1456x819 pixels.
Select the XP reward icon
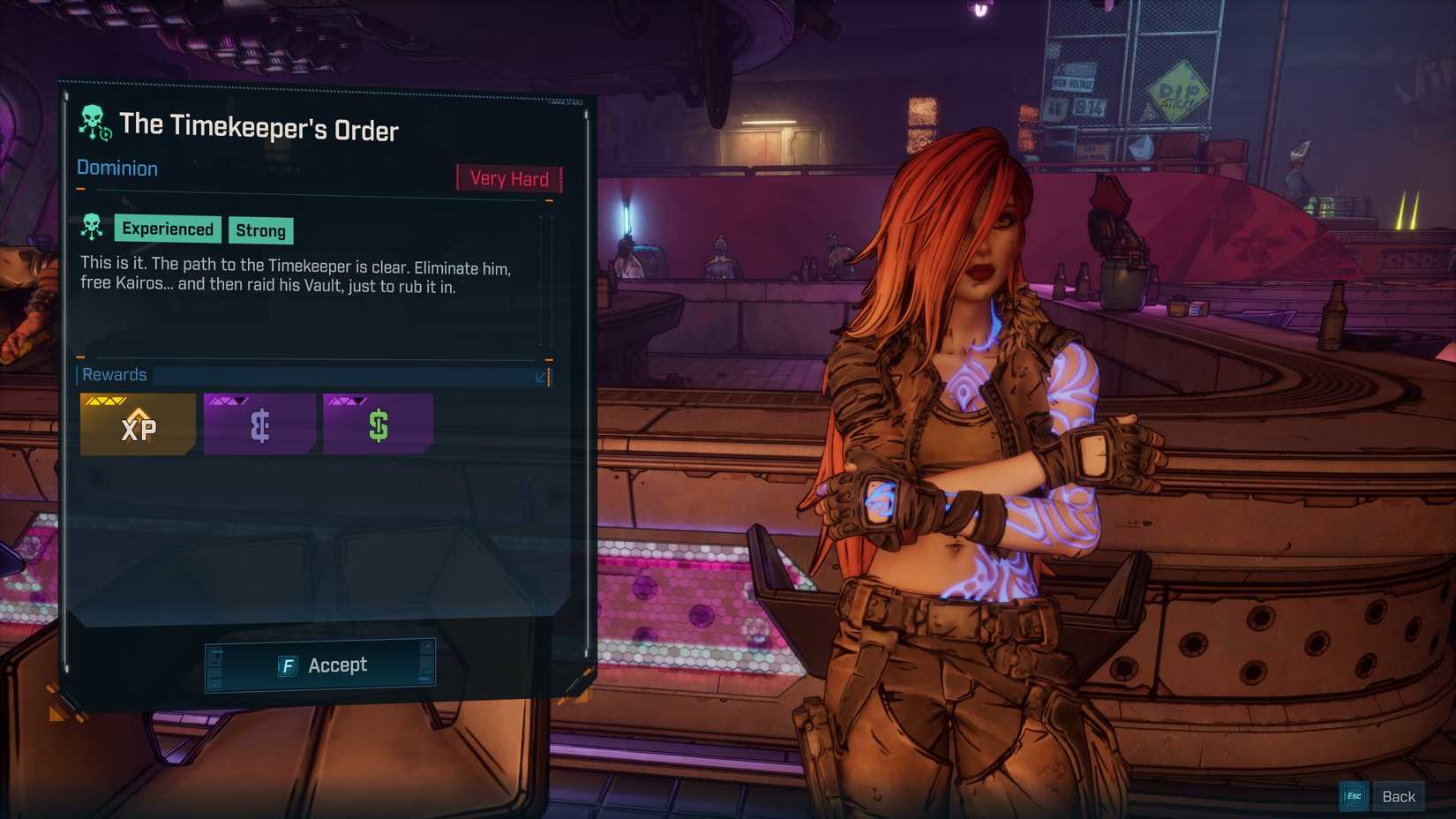[x=138, y=426]
